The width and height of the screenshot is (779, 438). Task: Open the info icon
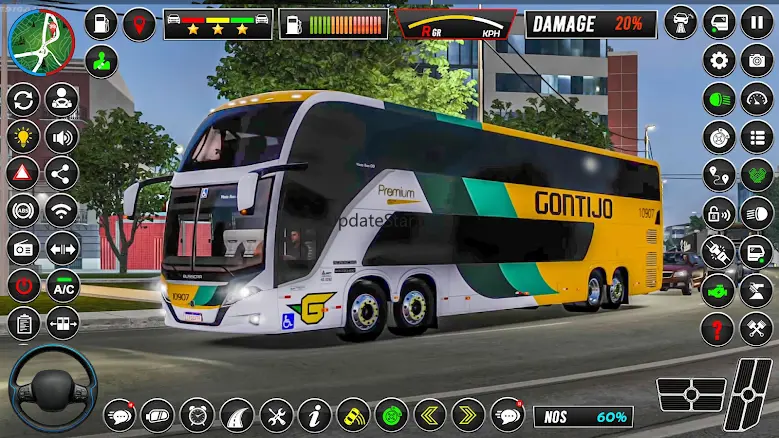[x=315, y=414]
